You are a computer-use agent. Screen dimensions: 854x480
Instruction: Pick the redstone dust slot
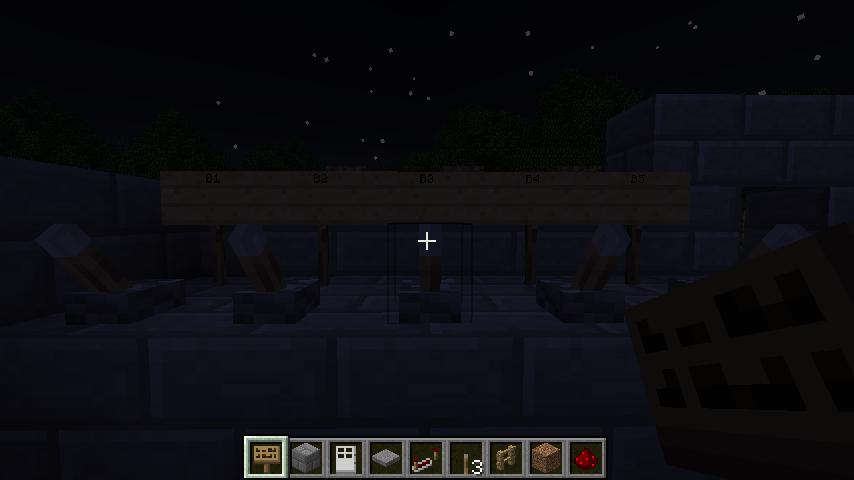pyautogui.click(x=586, y=458)
